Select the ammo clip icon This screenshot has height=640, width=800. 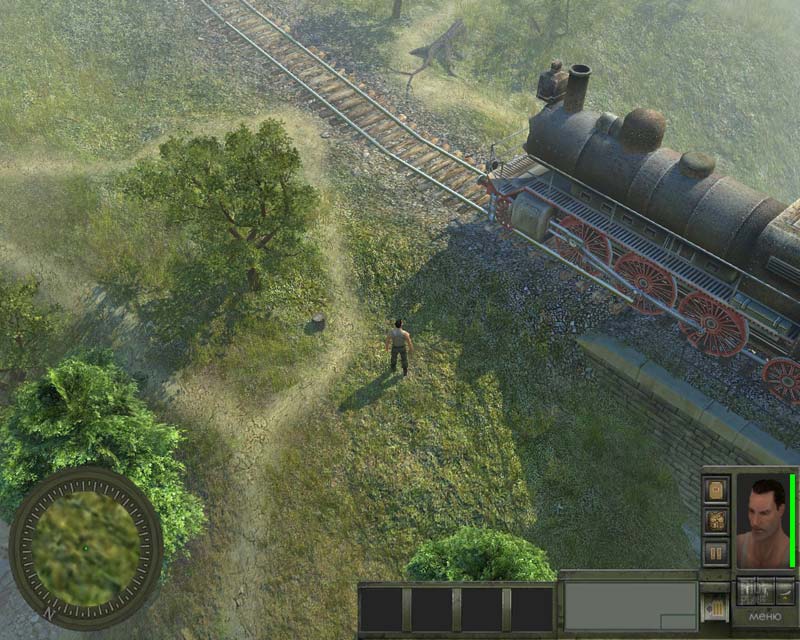(714, 604)
